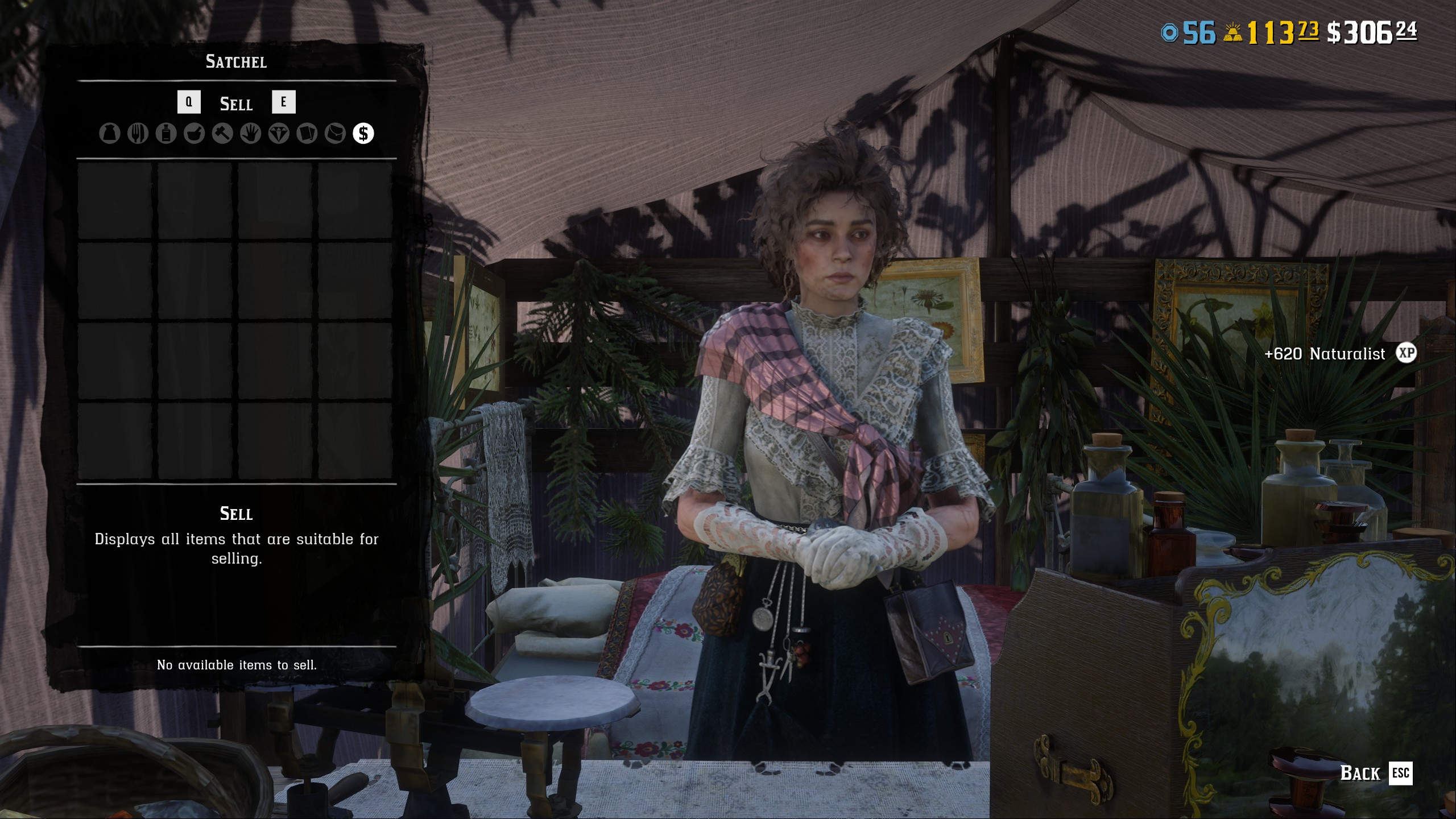Viewport: 1456px width, 819px height.
Task: Choose the open hand category tab
Action: pos(250,134)
